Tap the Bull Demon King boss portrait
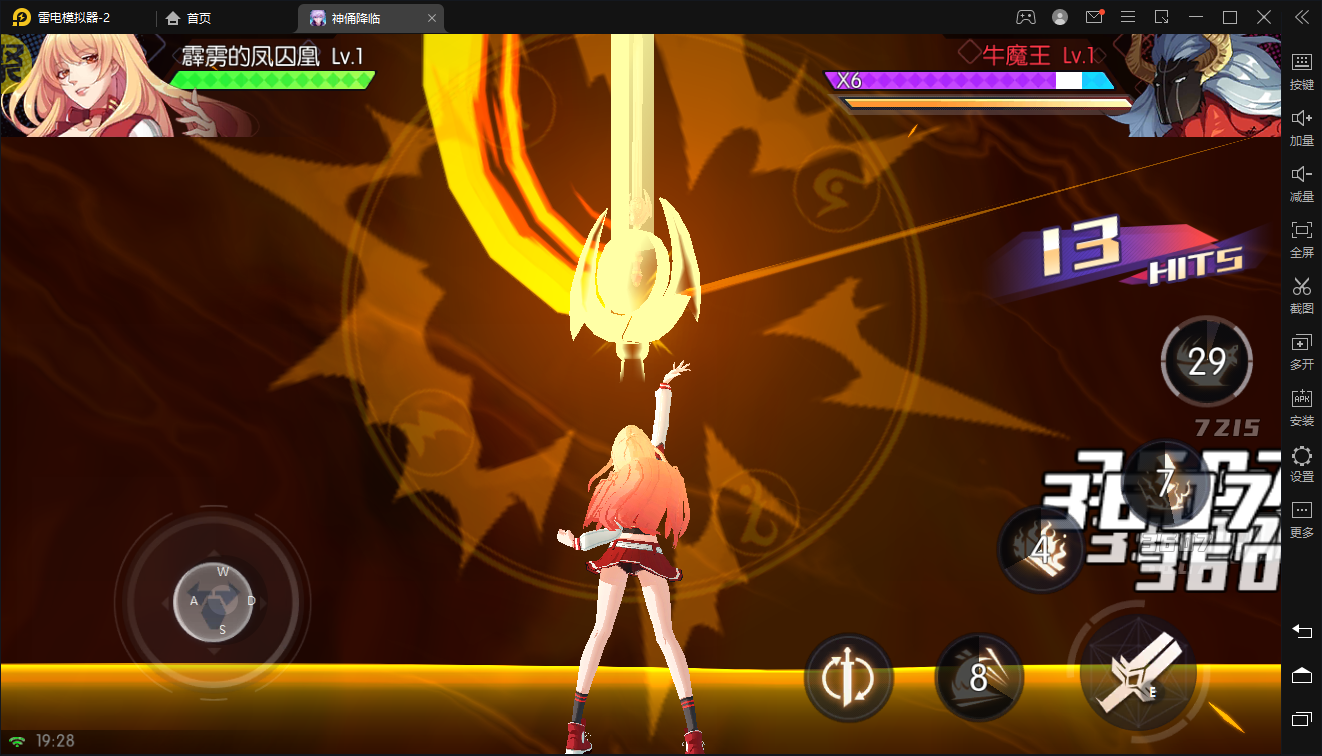1322x756 pixels. click(1200, 86)
